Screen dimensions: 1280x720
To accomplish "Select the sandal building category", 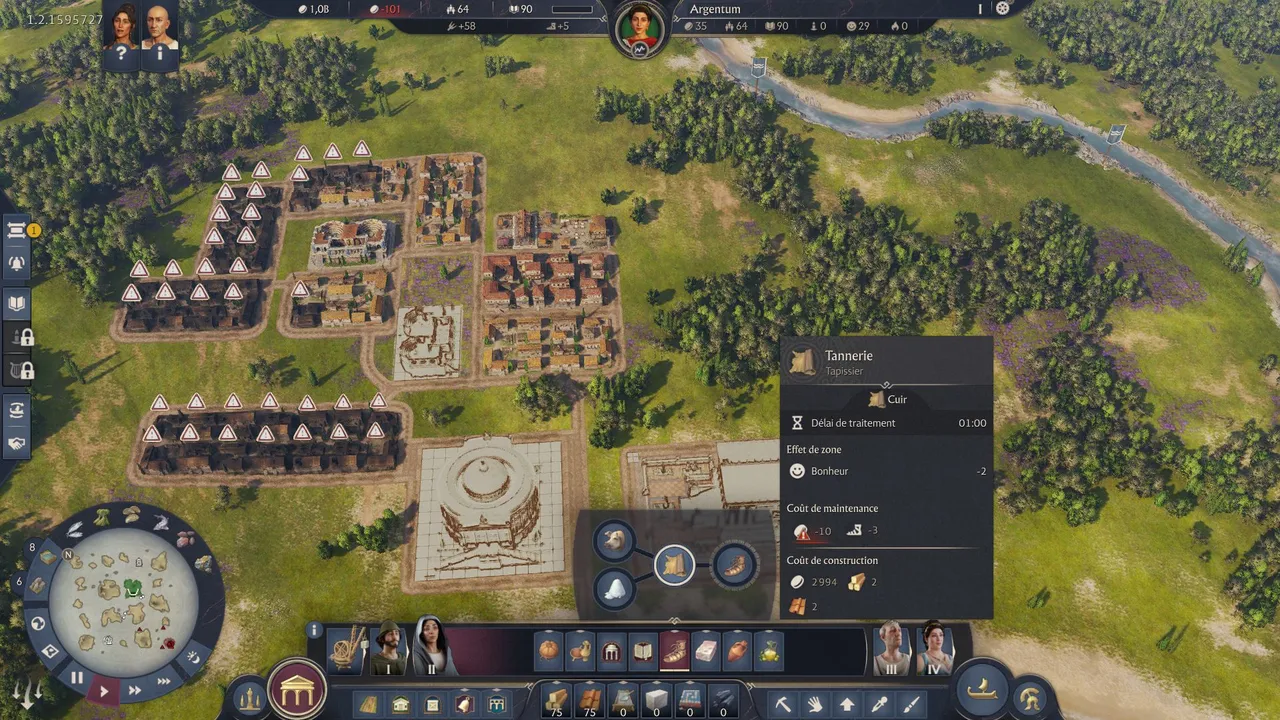I will point(674,651).
